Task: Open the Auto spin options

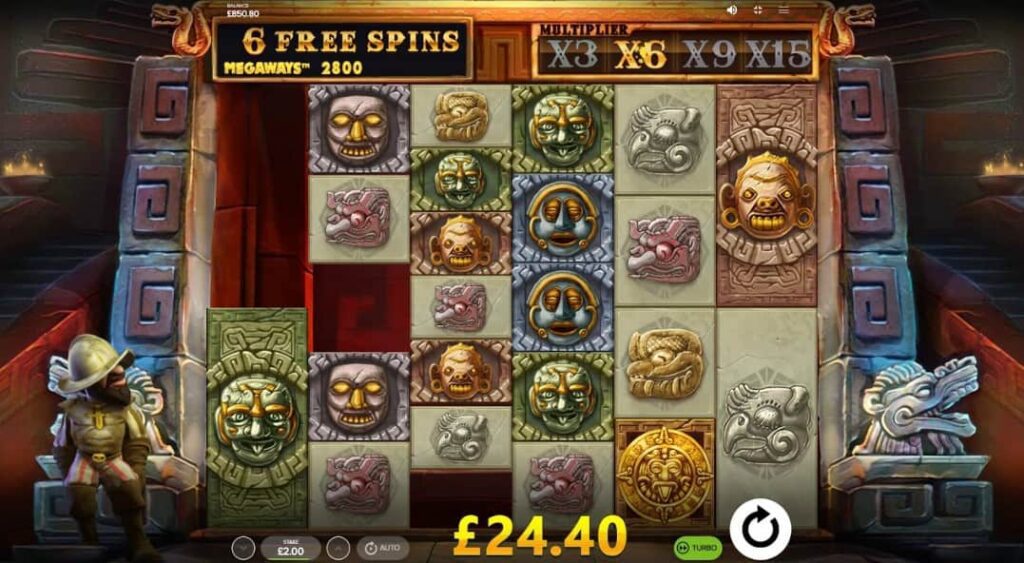Action: [381, 547]
